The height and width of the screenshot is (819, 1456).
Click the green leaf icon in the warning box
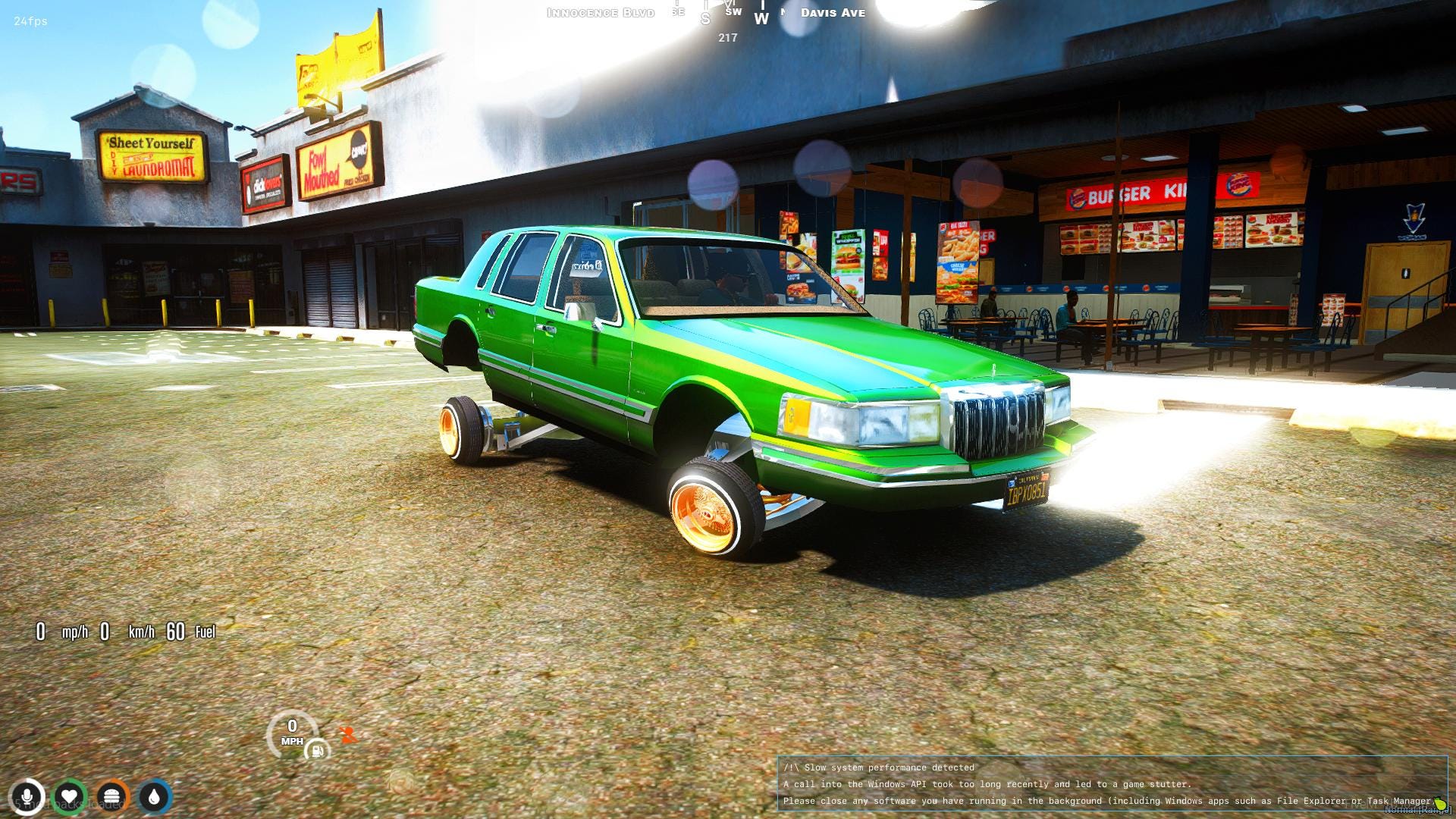coord(1439,804)
